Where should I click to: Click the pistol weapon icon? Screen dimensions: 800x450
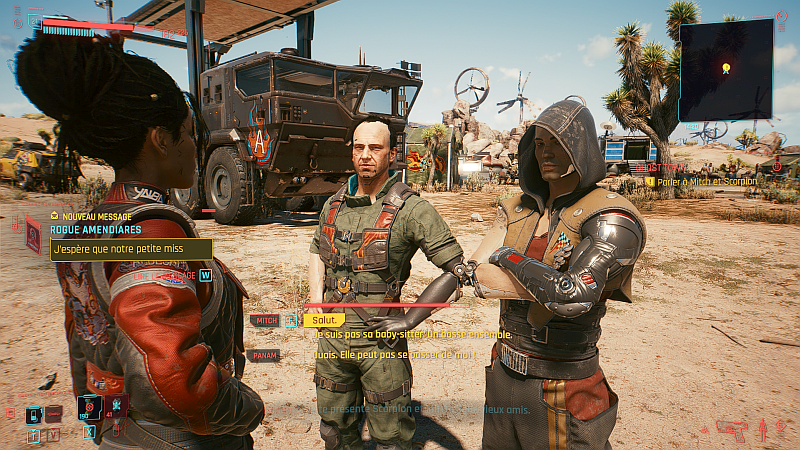click(731, 430)
